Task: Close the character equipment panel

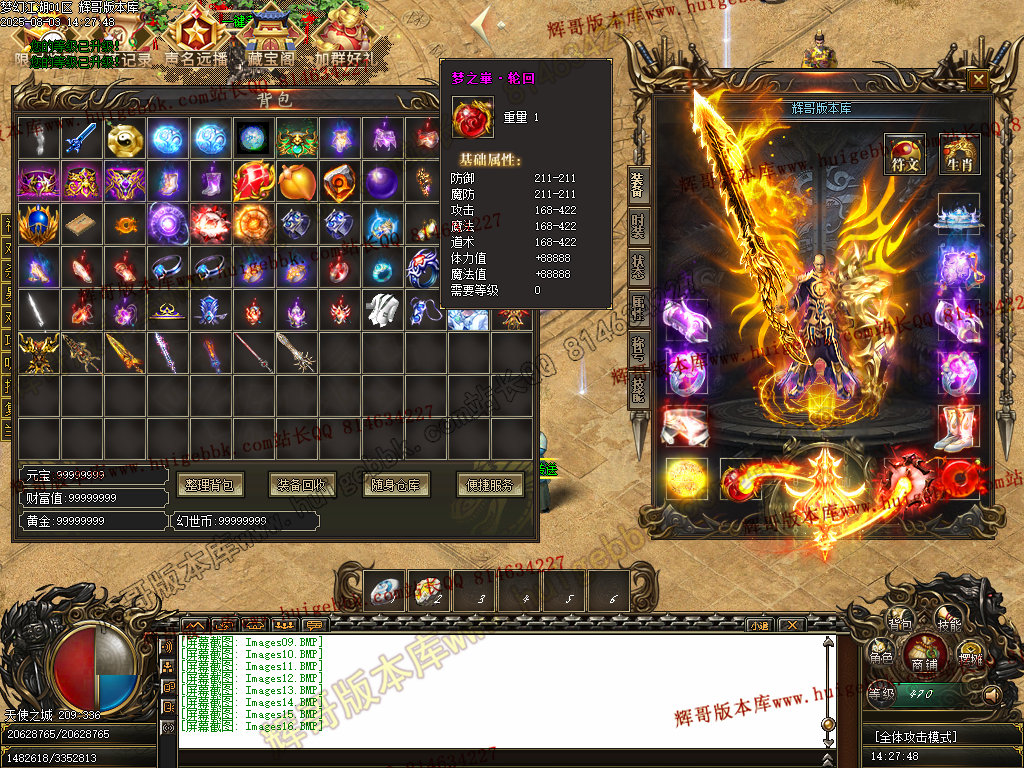Action: (978, 79)
